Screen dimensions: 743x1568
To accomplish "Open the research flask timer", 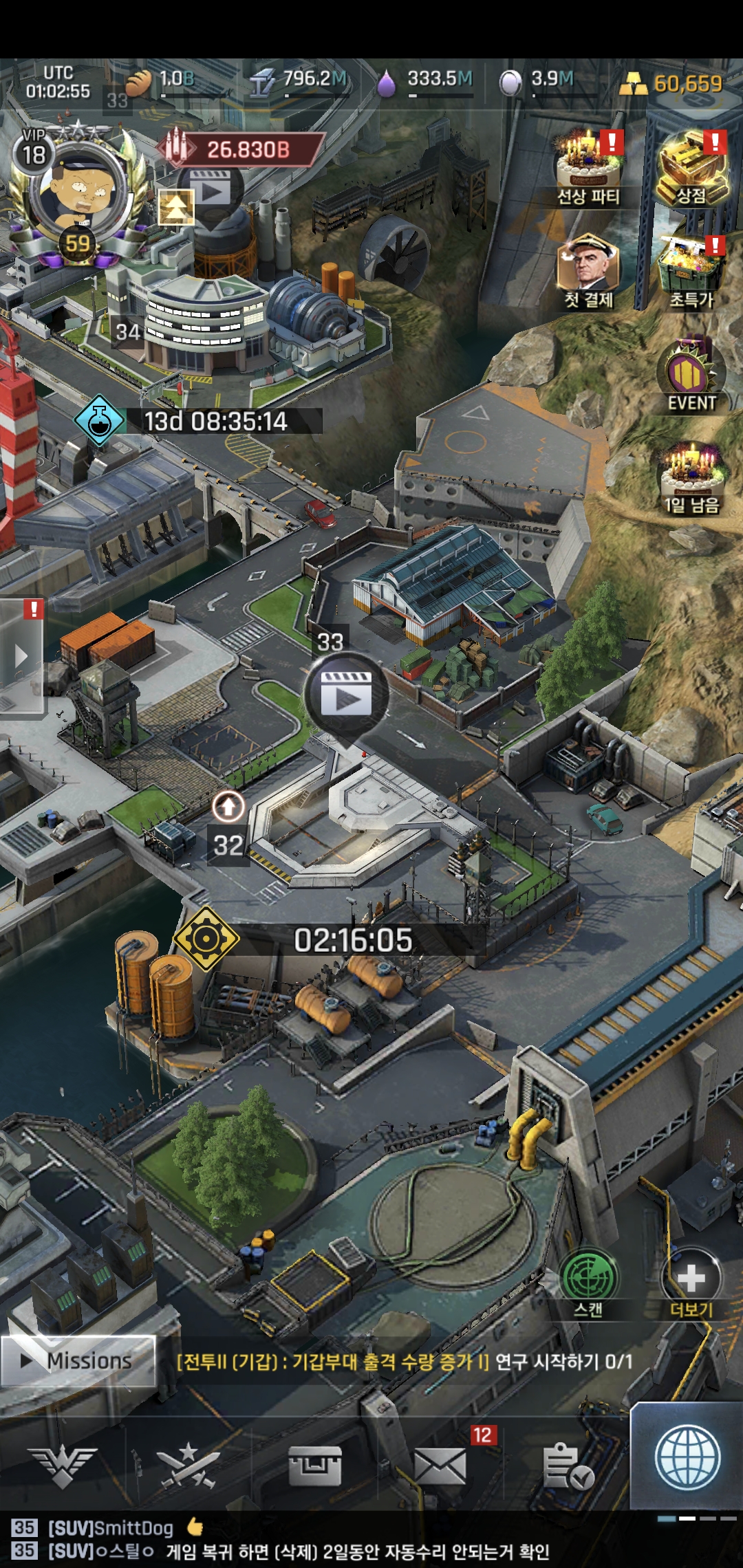I will pyautogui.click(x=100, y=420).
